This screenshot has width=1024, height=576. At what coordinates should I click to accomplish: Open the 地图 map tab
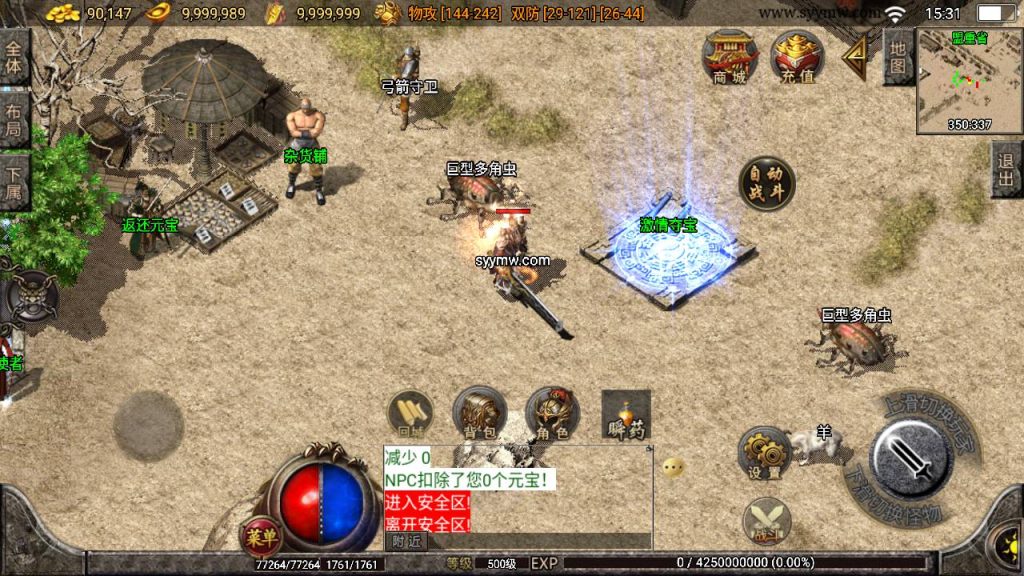tap(898, 57)
